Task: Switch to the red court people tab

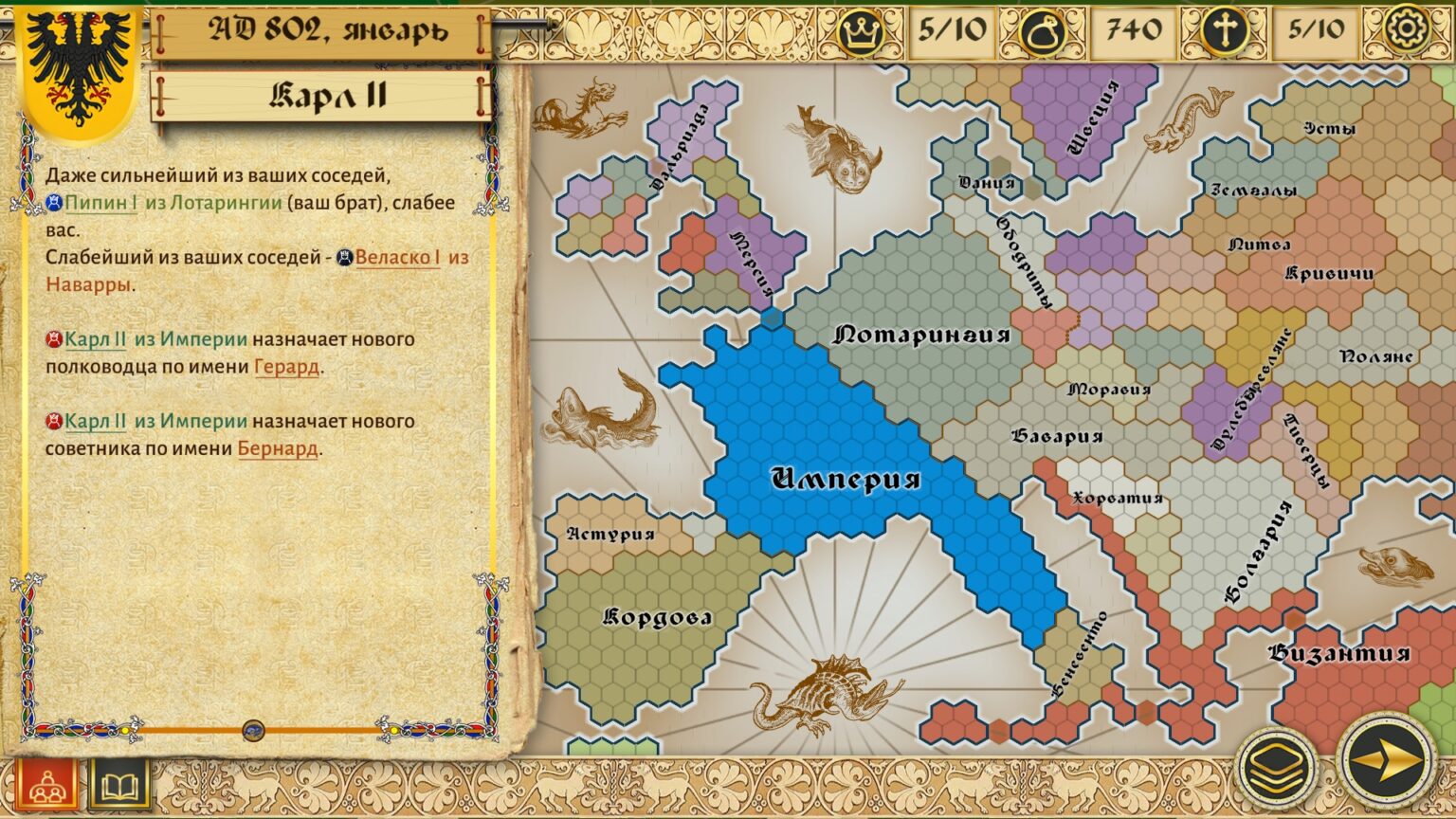Action: (x=45, y=786)
